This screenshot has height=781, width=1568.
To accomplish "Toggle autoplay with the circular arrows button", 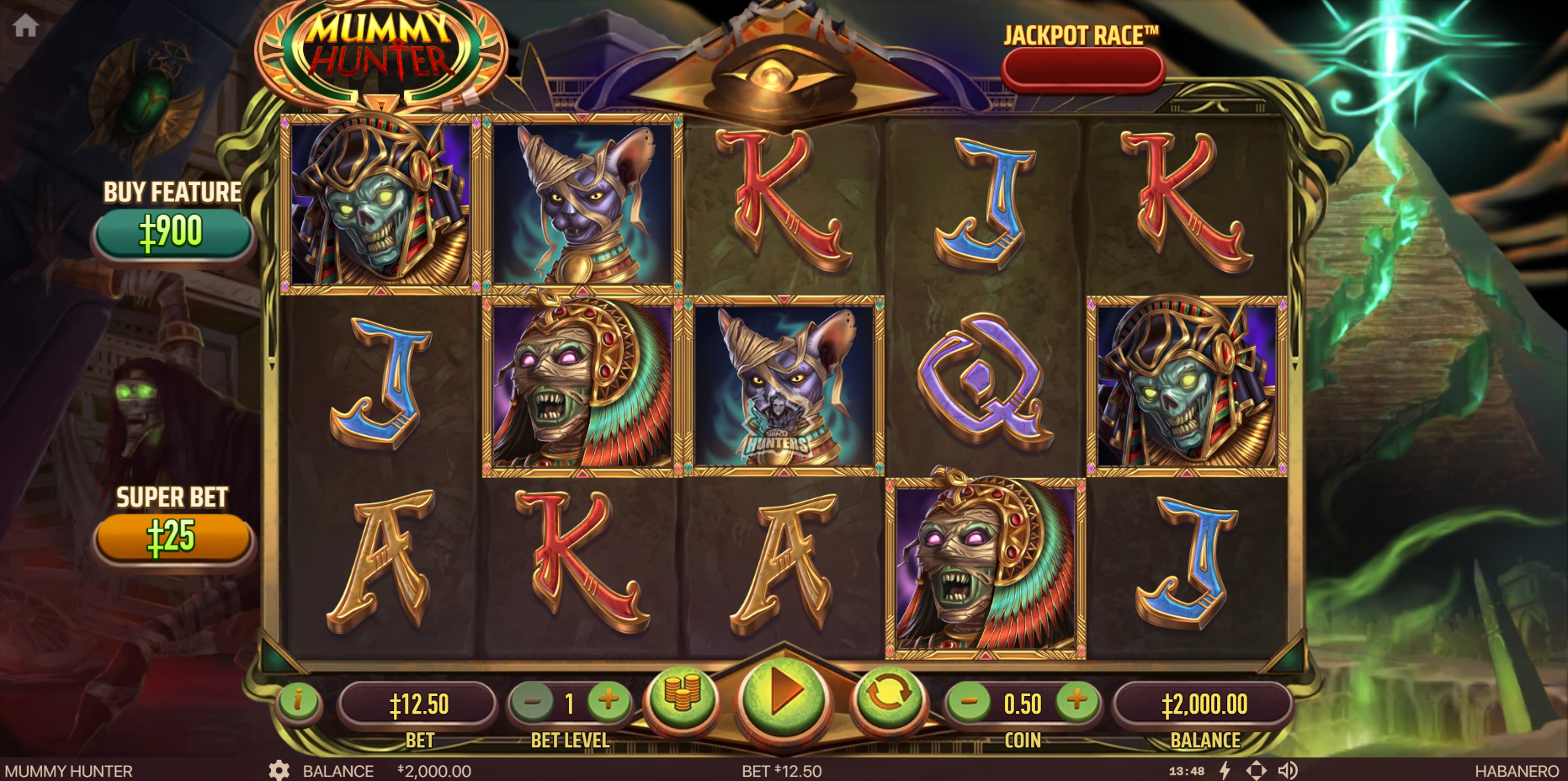I will 887,695.
